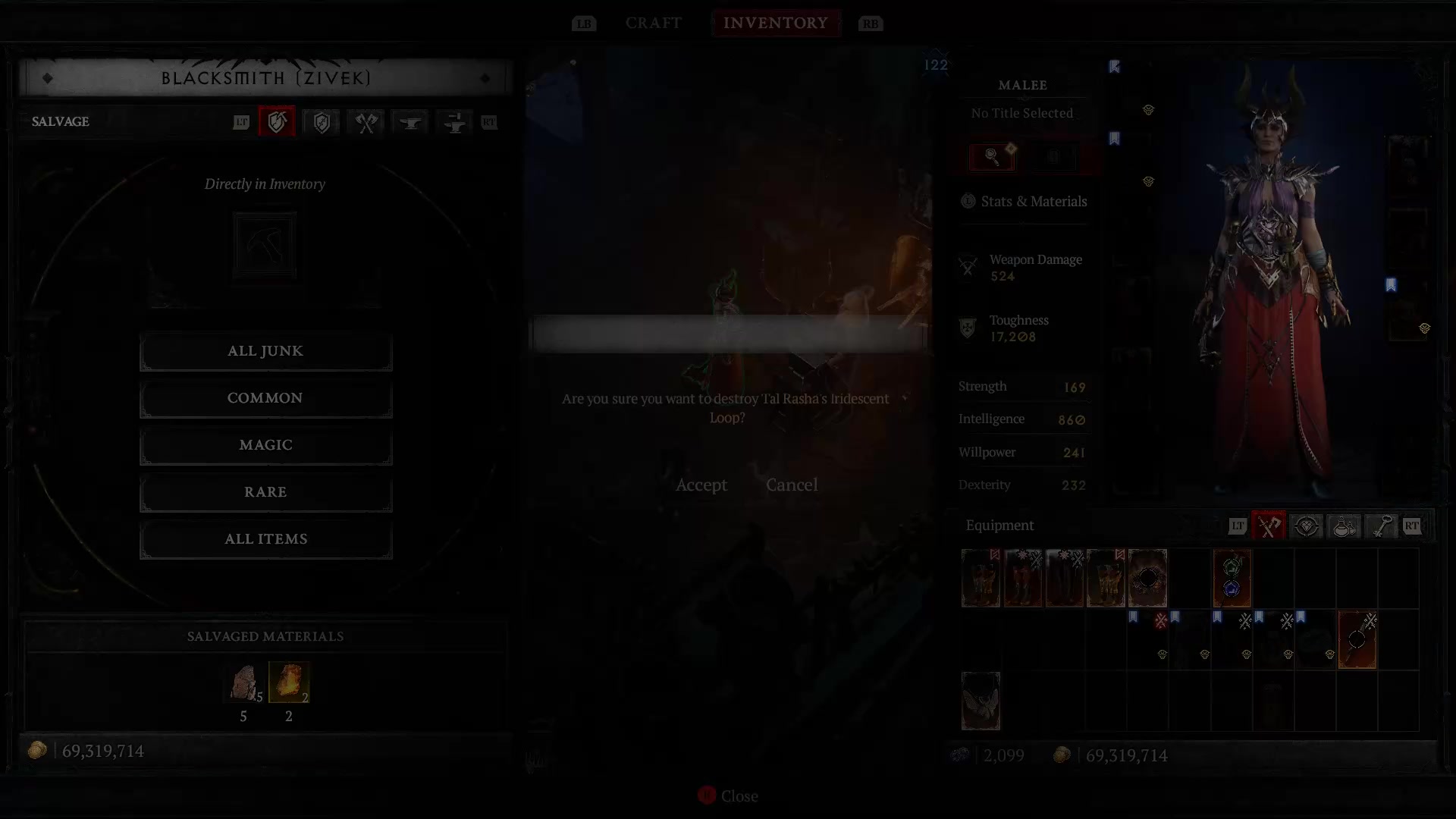Screen dimensions: 1456x819
Task: Select the loadout shield toggle next to inspect
Action: coord(1053,156)
